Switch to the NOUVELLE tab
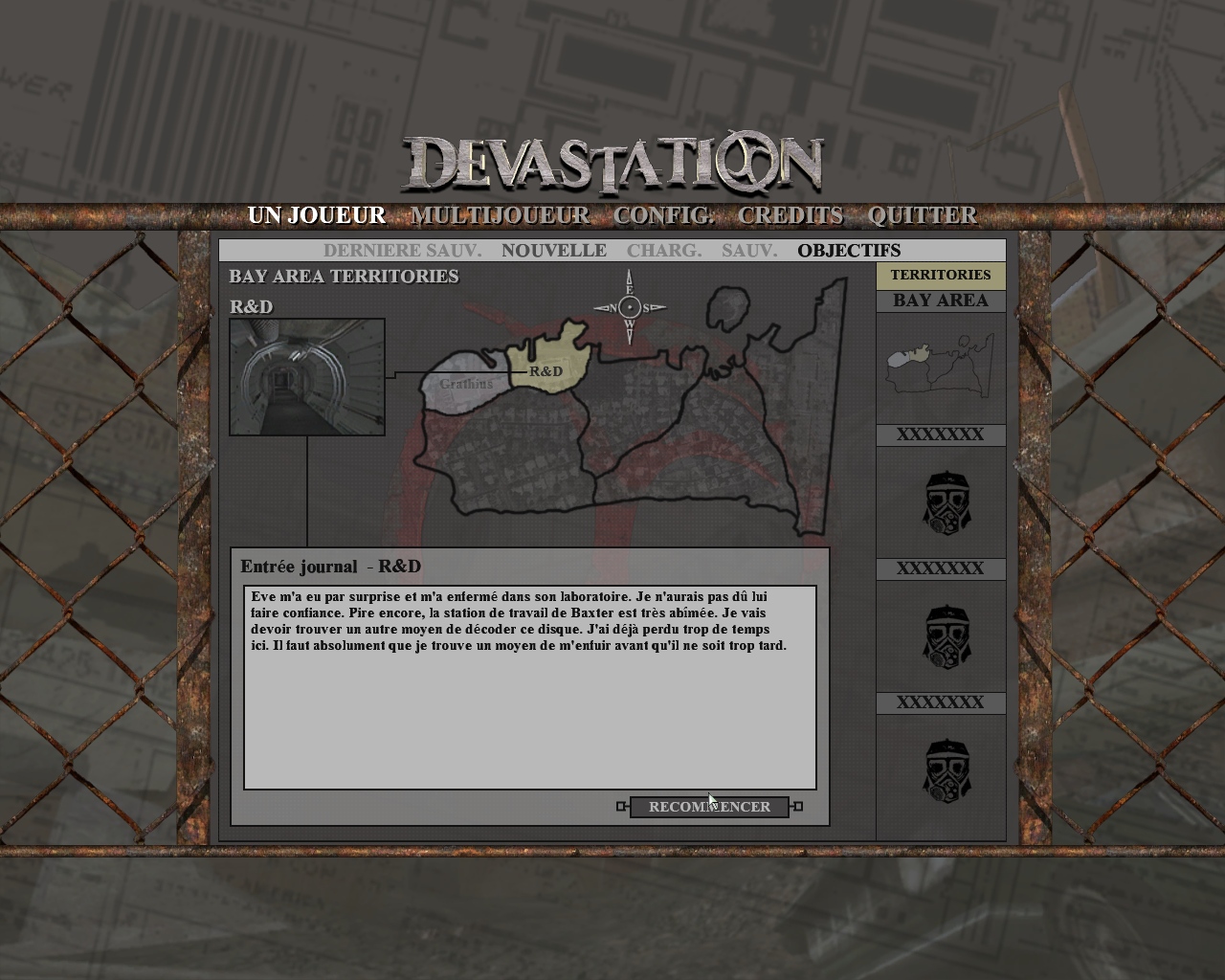Viewport: 1225px width, 980px height. 554,251
